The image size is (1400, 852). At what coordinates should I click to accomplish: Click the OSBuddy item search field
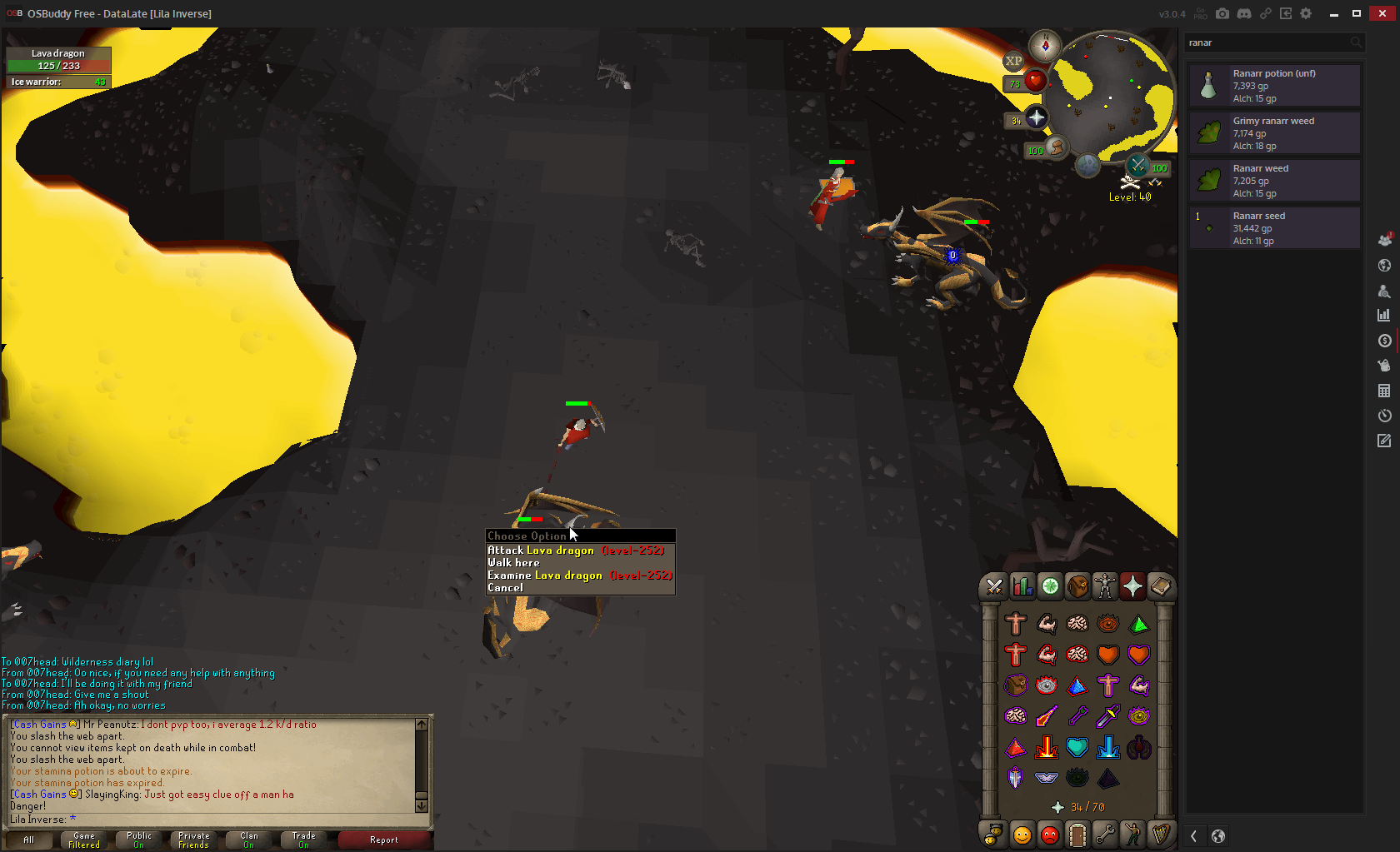coord(1267,42)
